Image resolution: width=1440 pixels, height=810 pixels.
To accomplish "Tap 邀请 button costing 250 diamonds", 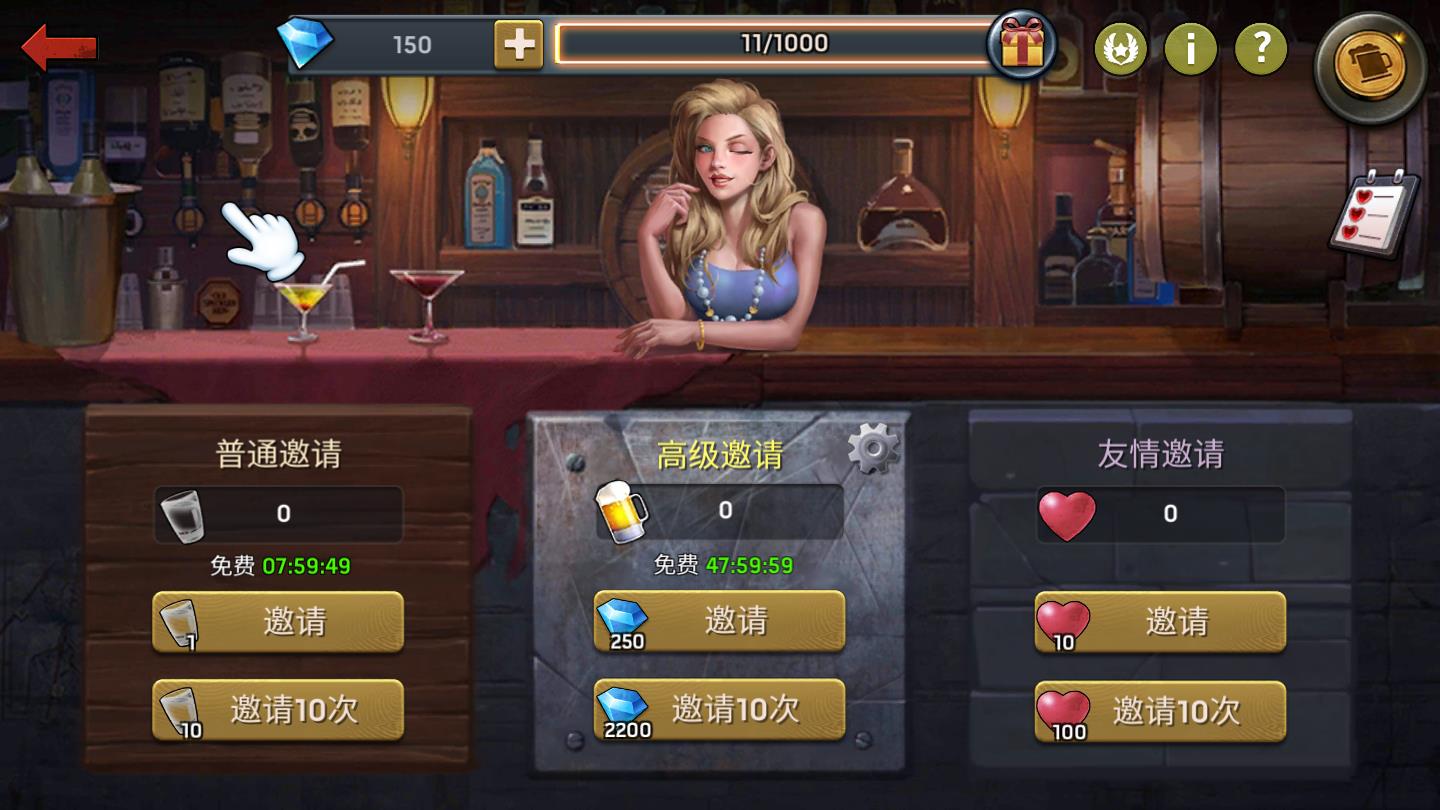I will point(718,622).
